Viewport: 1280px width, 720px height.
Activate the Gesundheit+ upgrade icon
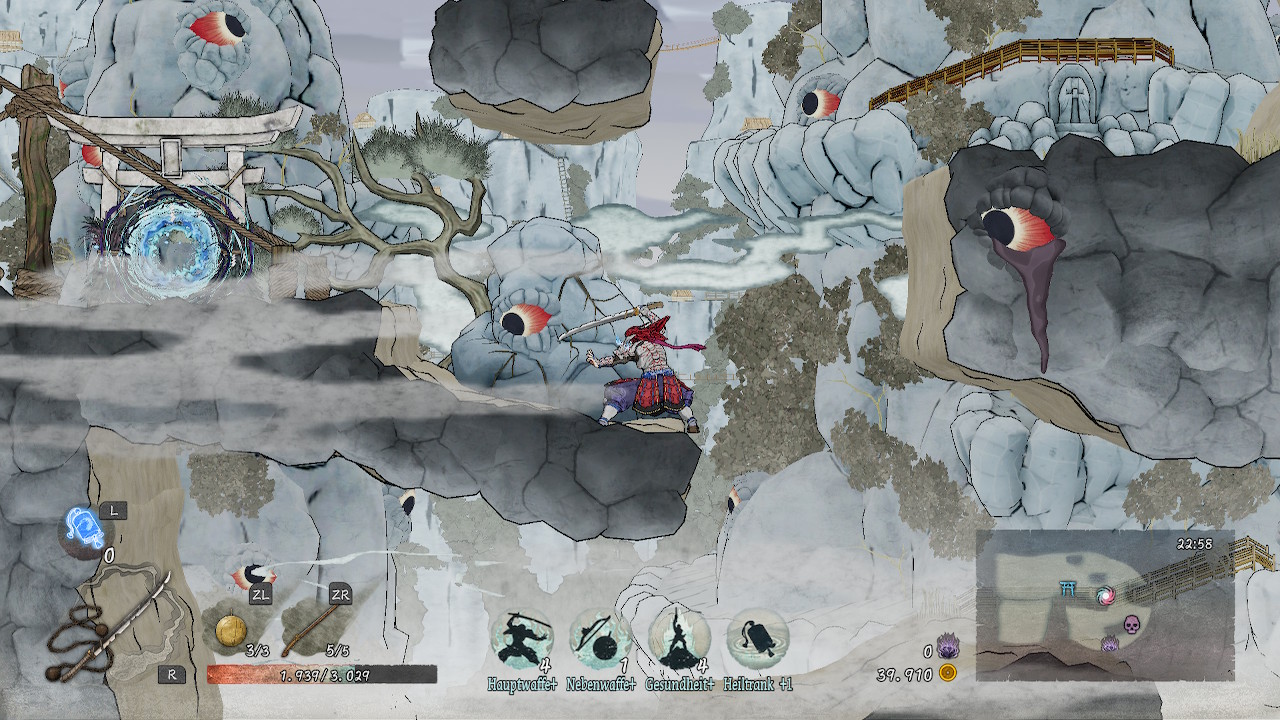[679, 639]
